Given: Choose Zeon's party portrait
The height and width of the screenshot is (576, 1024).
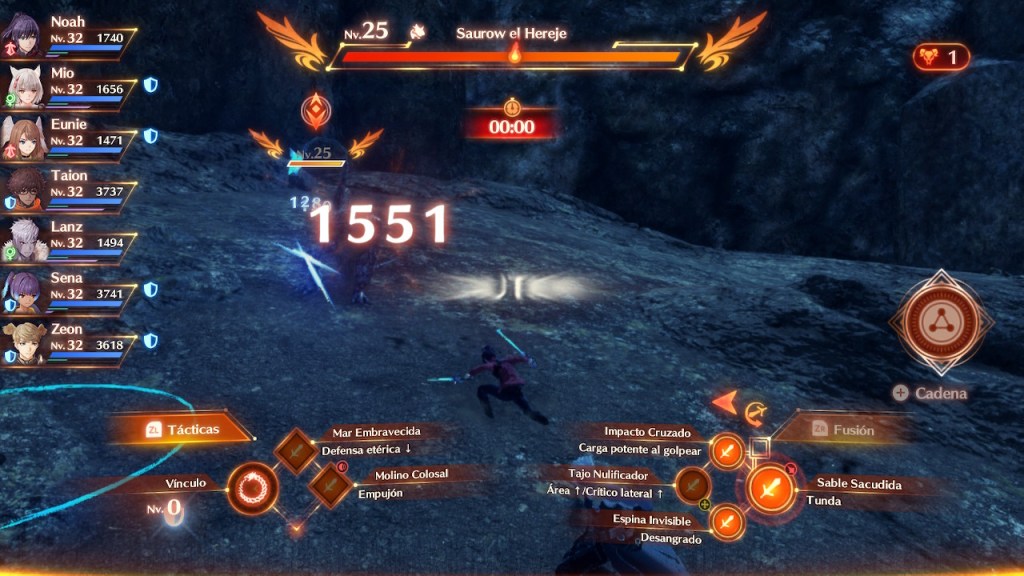Looking at the screenshot, I should pyautogui.click(x=22, y=343).
